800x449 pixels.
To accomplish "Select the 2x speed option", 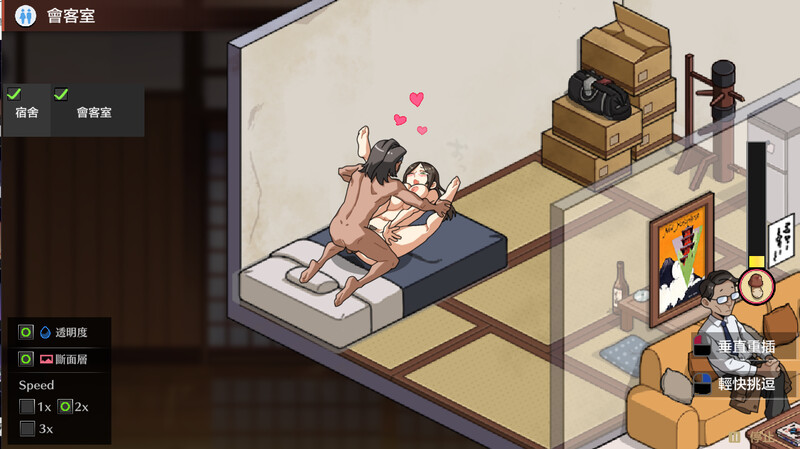I will 65,407.
